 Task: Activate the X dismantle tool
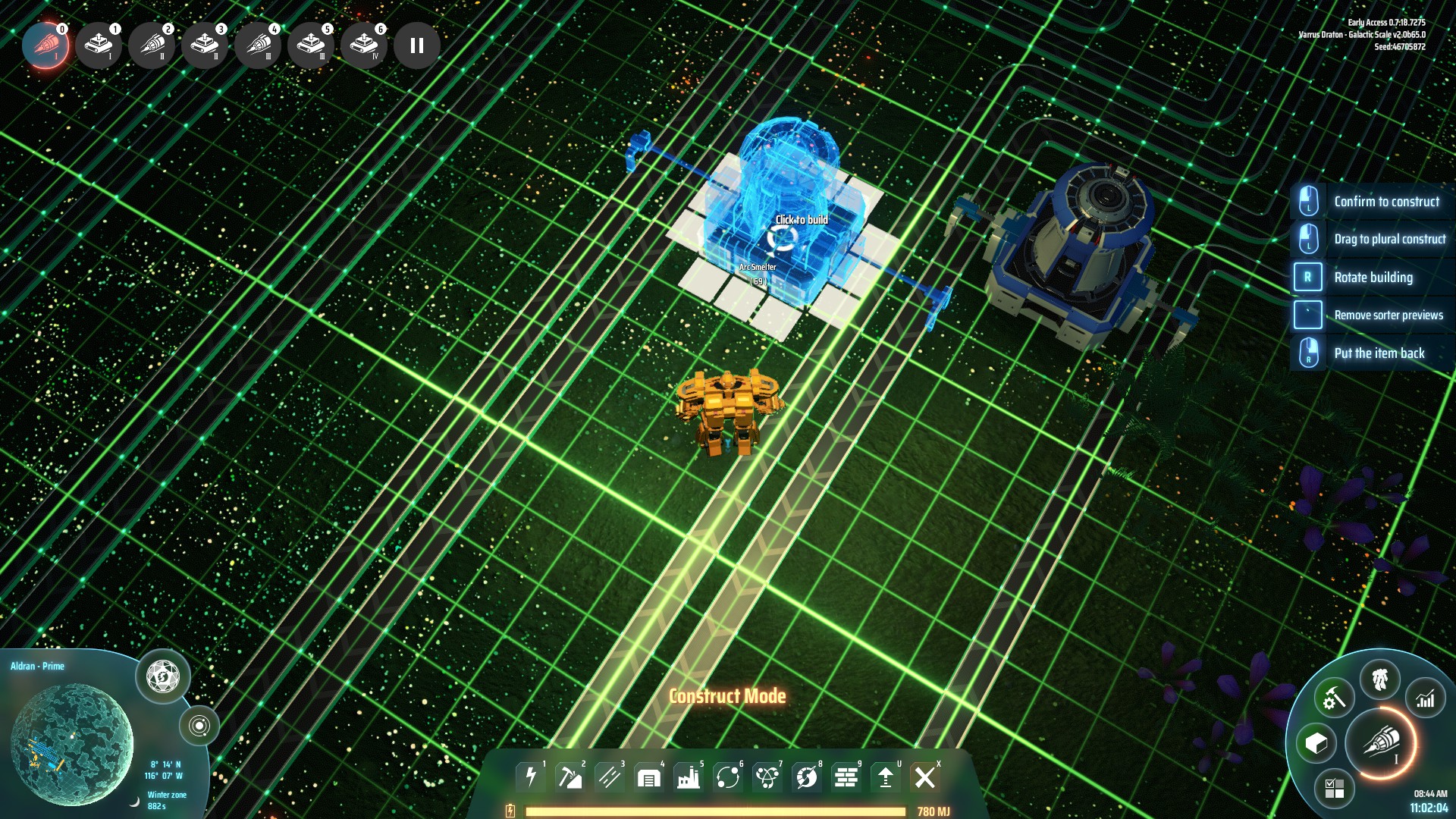tap(925, 777)
